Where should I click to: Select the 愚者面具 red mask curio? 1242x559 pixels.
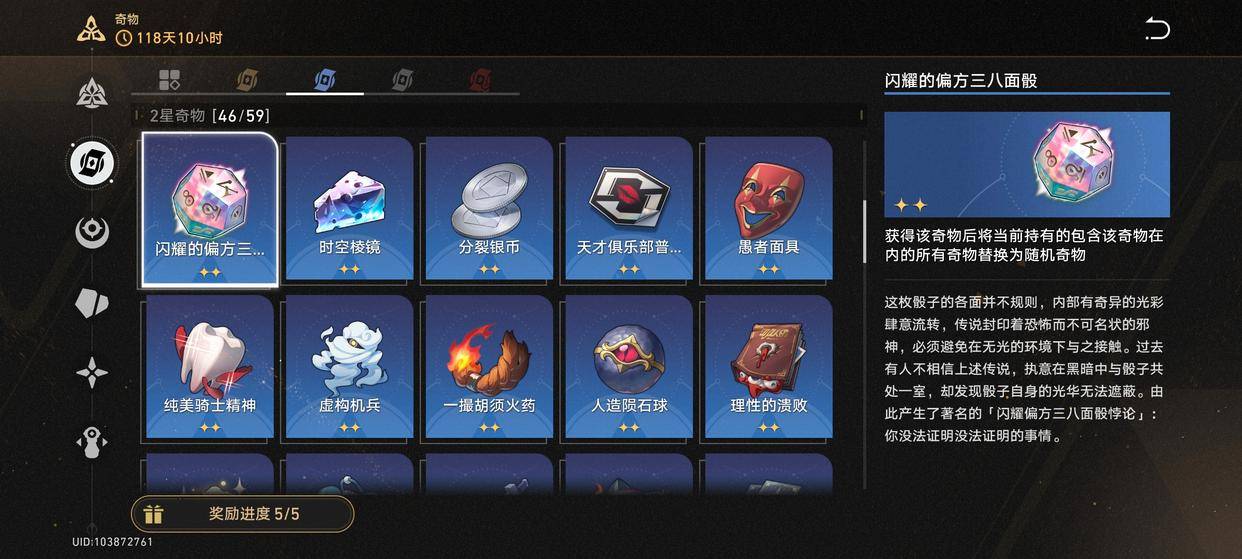[768, 209]
